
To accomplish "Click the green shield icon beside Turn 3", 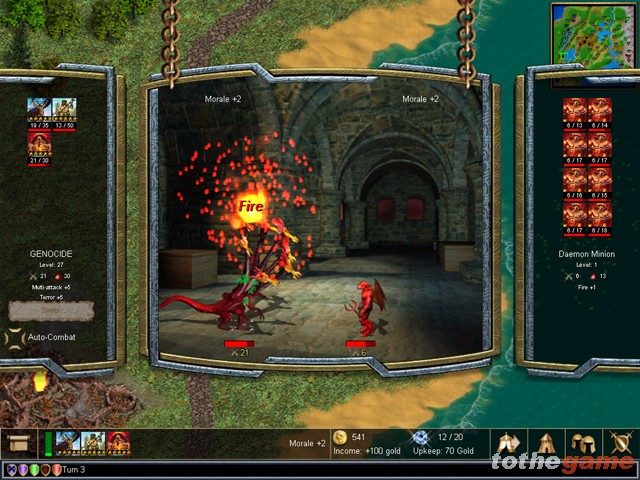I will click(35, 470).
